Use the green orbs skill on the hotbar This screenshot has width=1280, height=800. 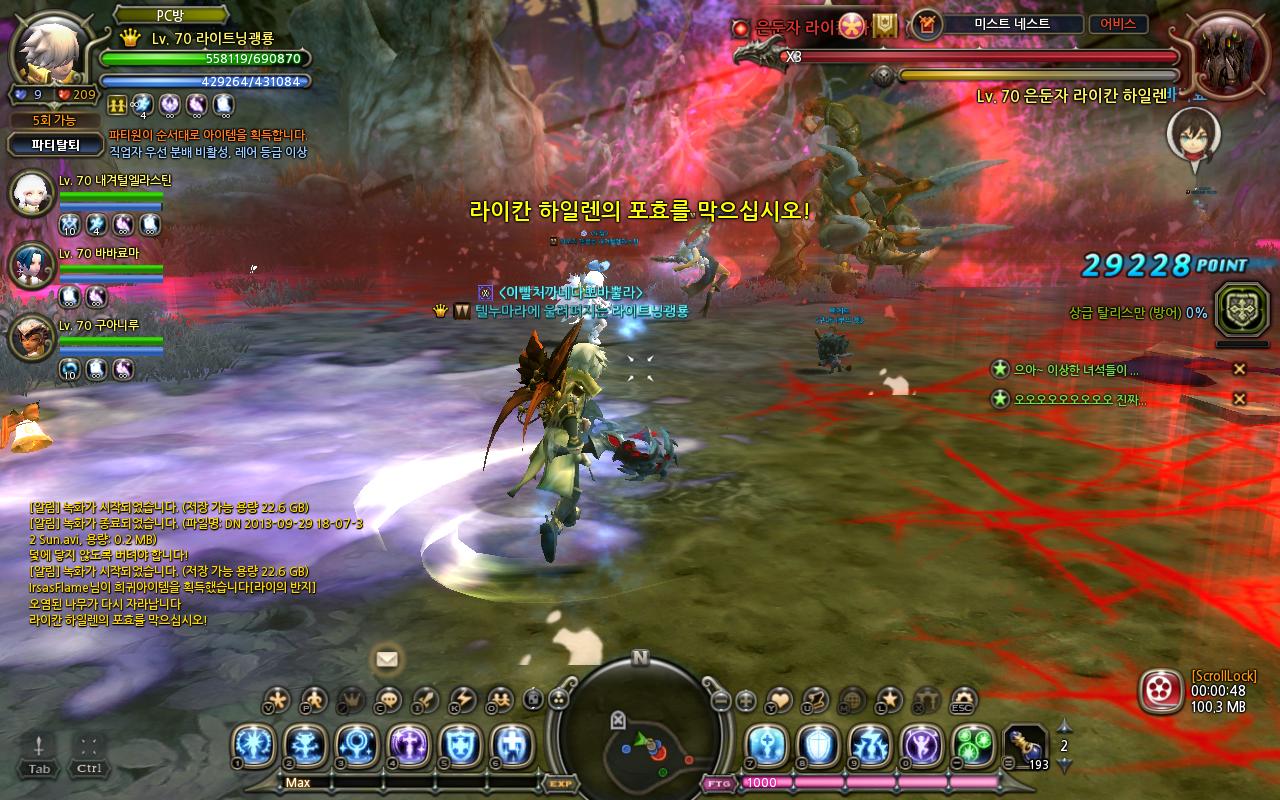click(974, 746)
